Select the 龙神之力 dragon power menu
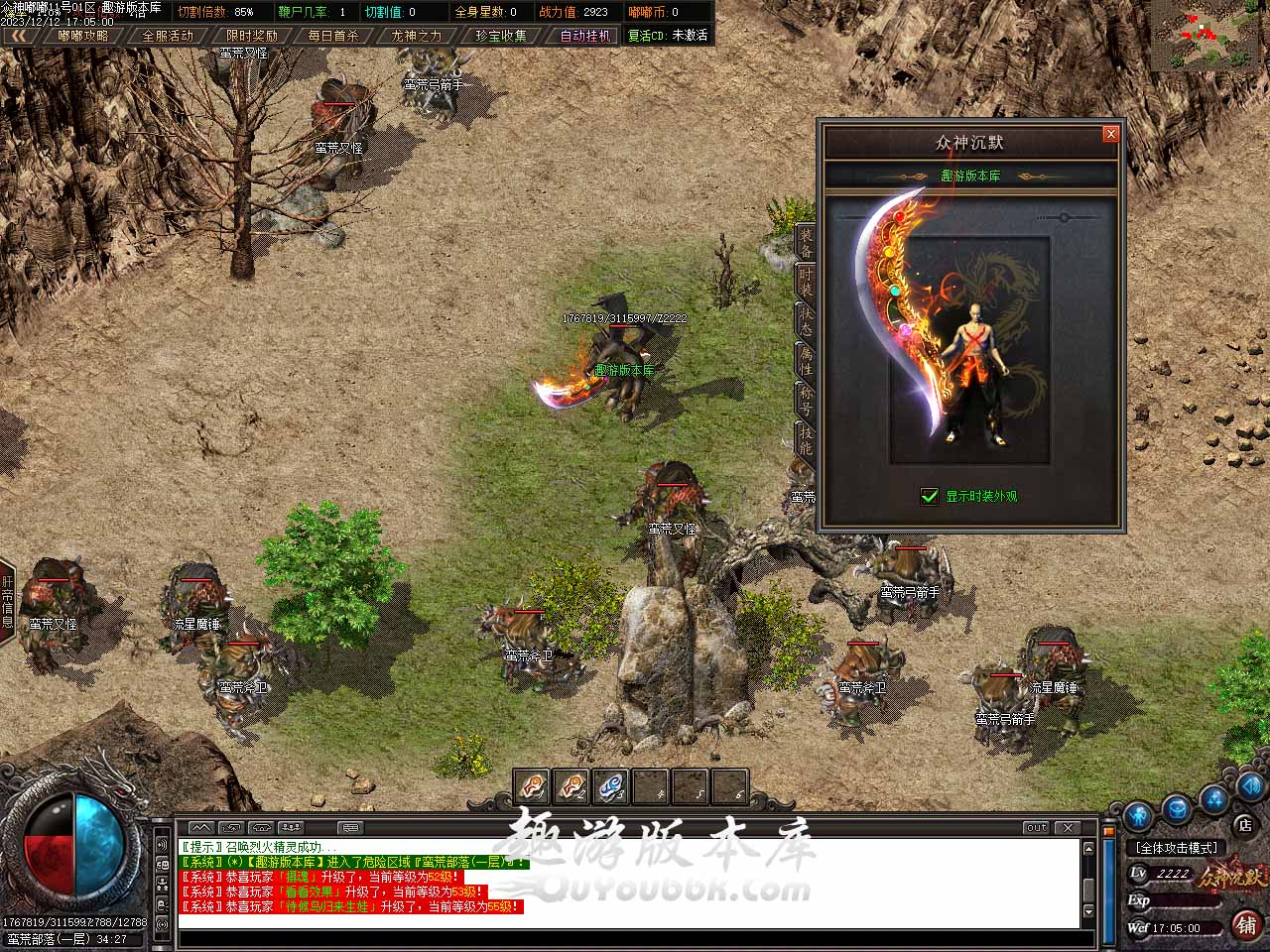Viewport: 1270px width, 952px height. coord(417,36)
